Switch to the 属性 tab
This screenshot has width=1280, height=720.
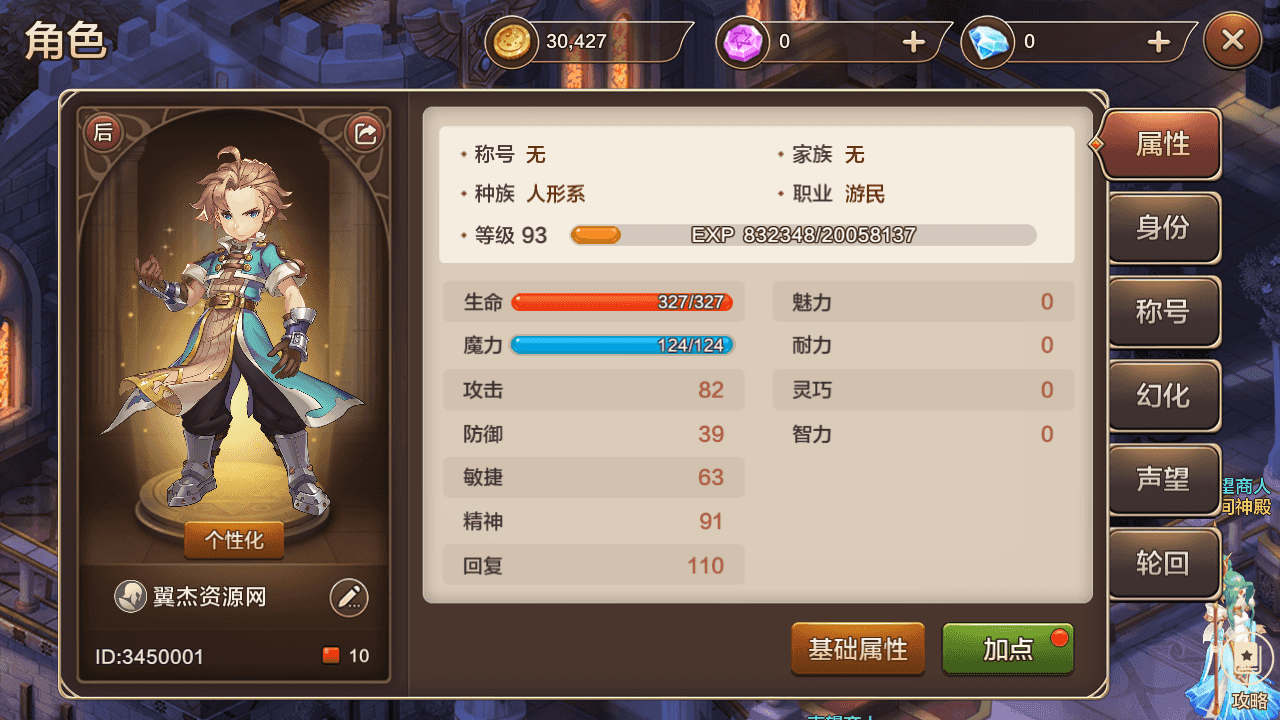pyautogui.click(x=1163, y=143)
